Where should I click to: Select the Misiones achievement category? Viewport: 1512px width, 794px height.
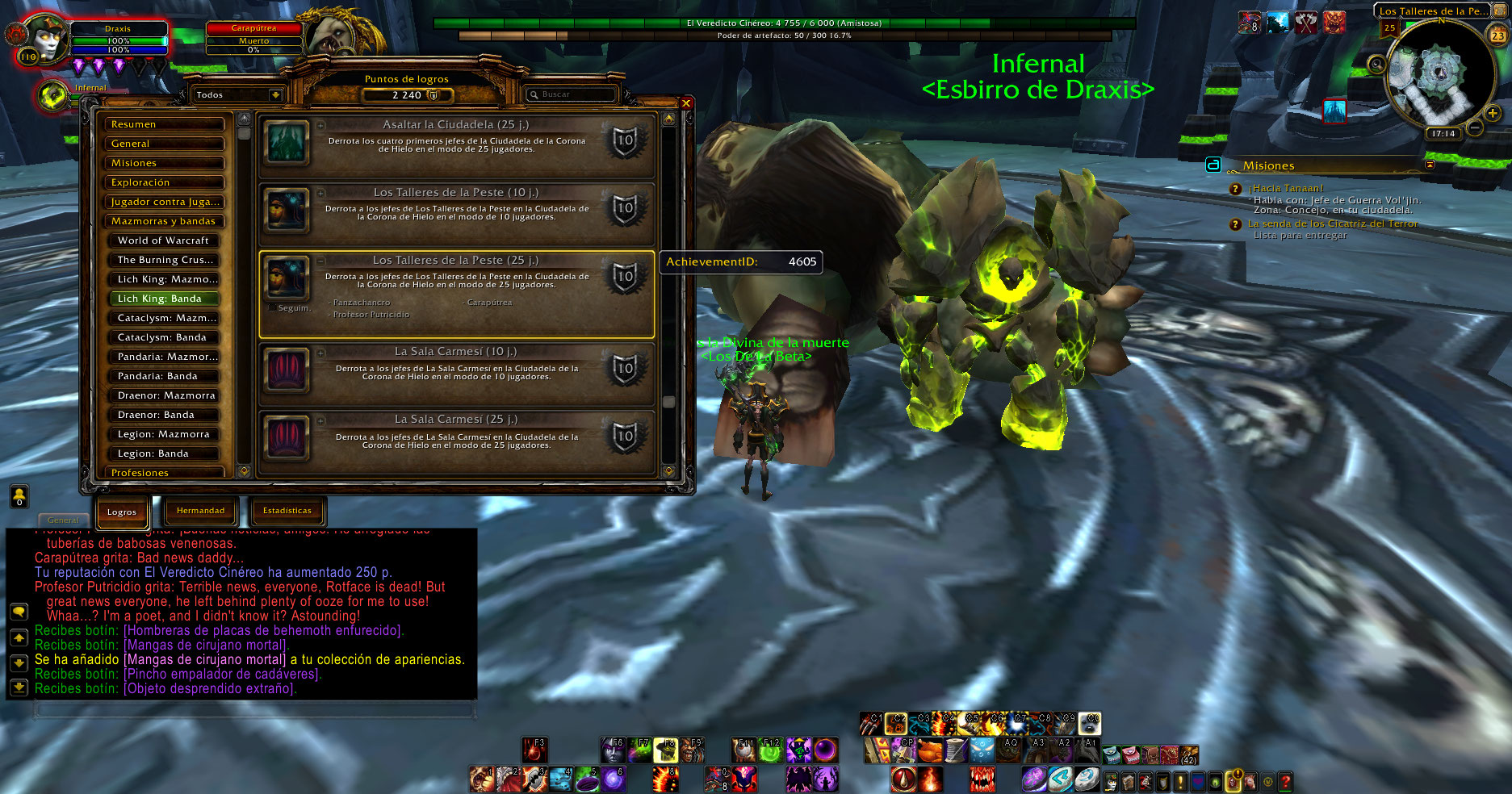[164, 163]
